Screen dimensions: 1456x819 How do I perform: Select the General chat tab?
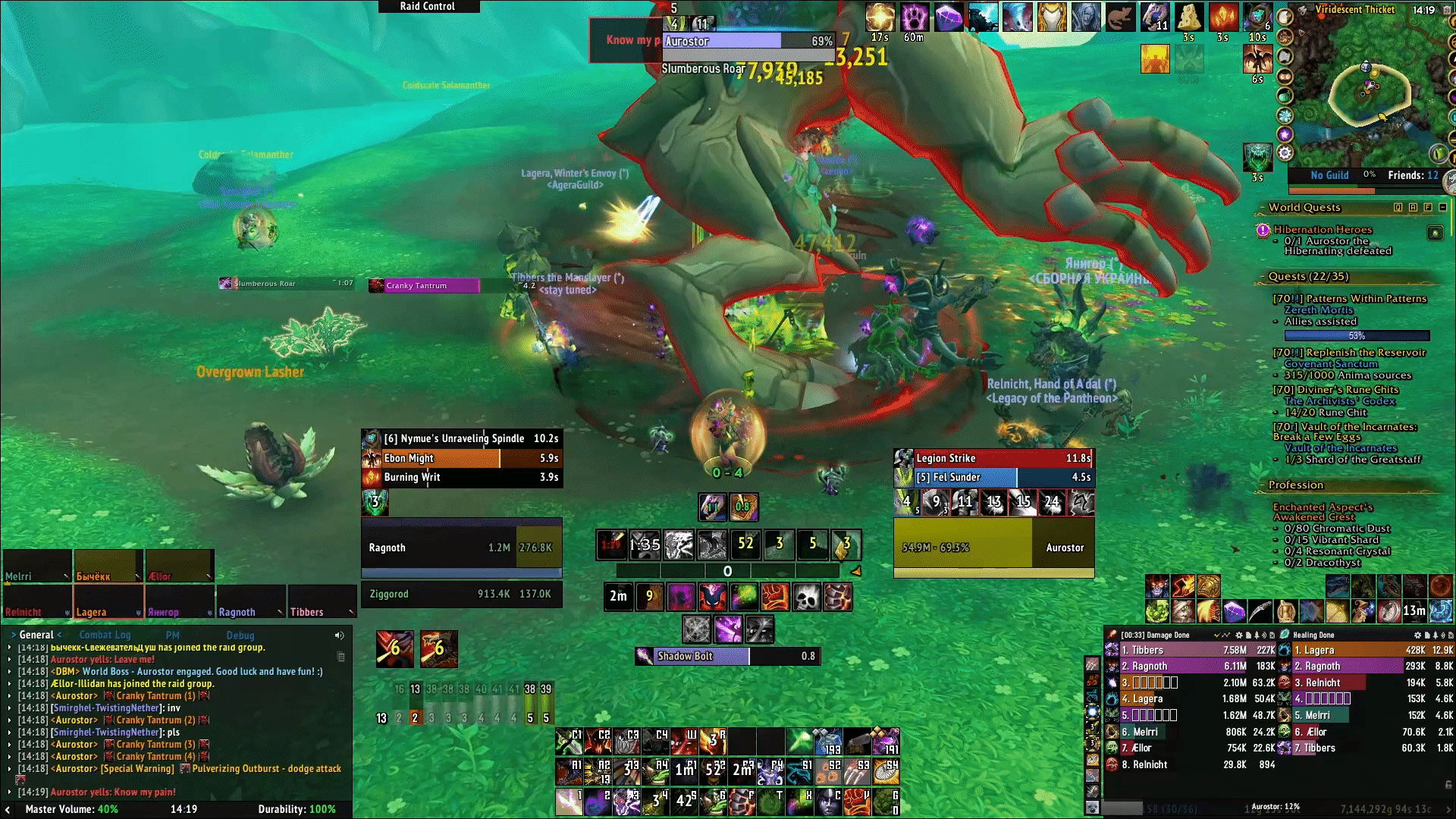36,635
